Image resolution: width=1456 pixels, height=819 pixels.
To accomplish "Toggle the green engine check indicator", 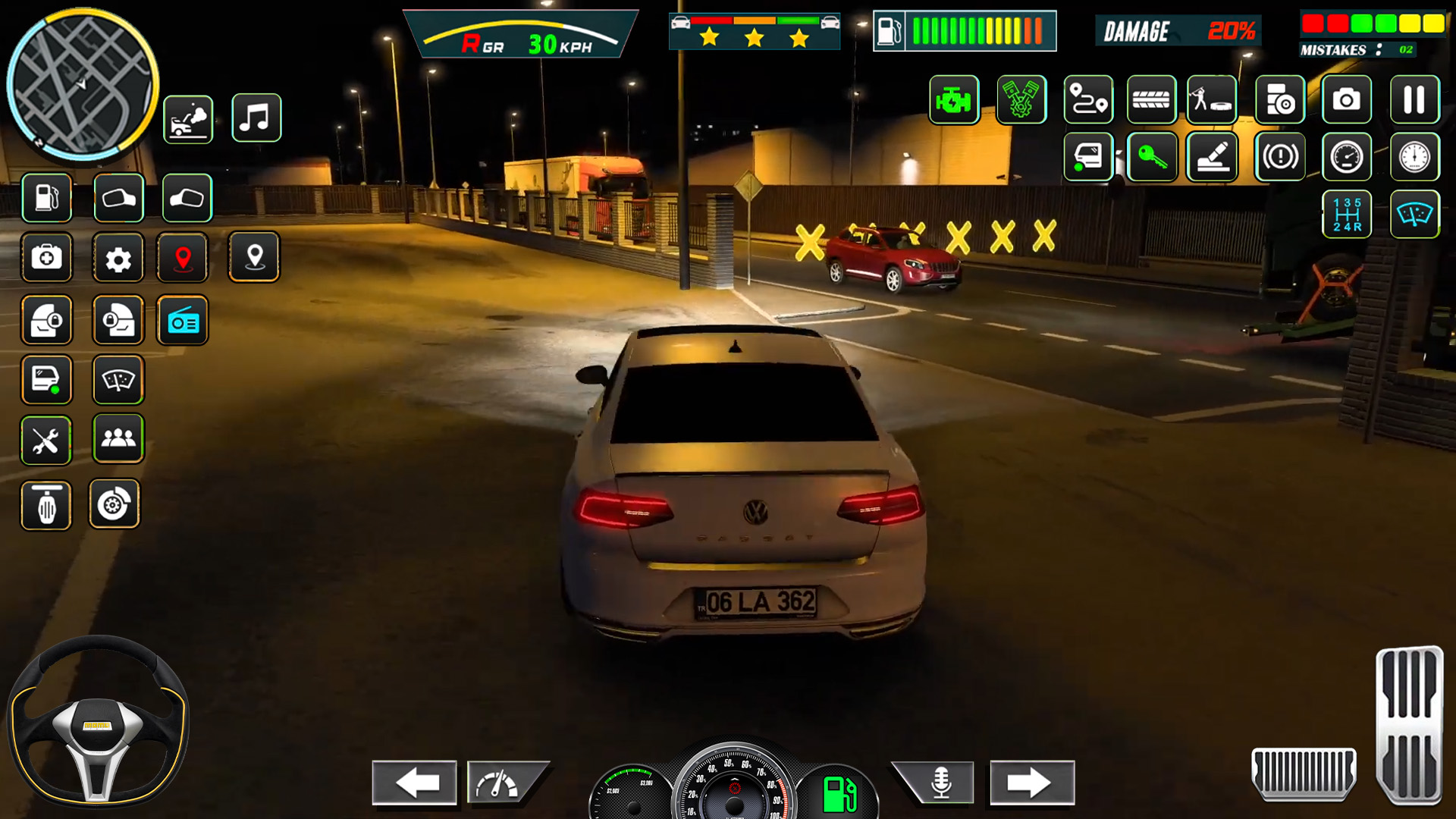I will [x=954, y=99].
